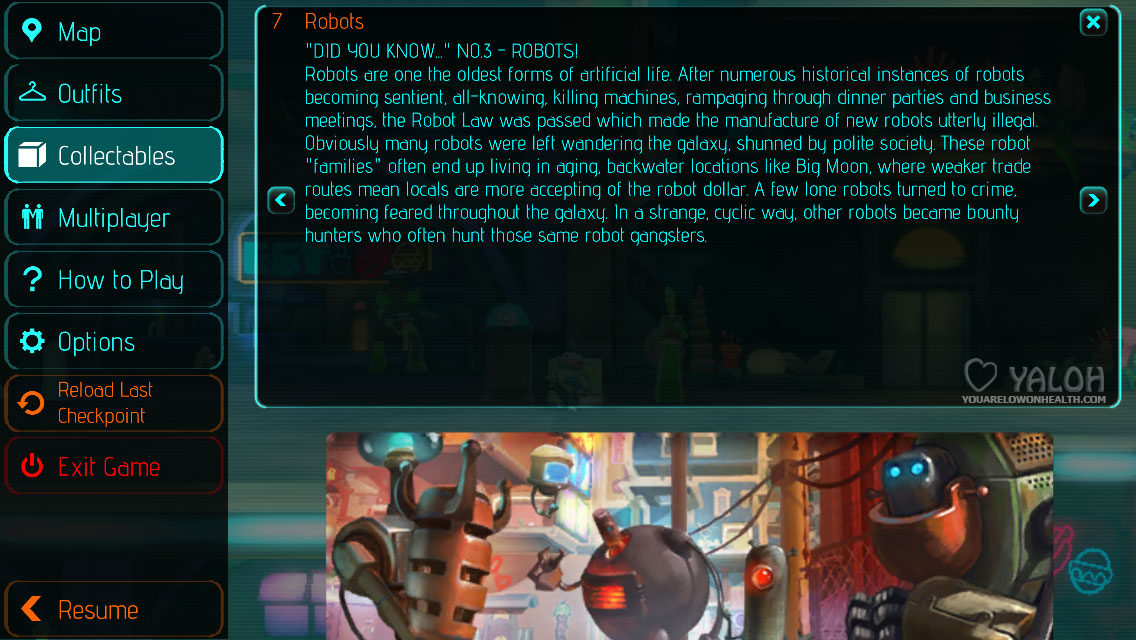Exit Game from the pause menu
The width and height of the screenshot is (1136, 640).
(x=113, y=466)
